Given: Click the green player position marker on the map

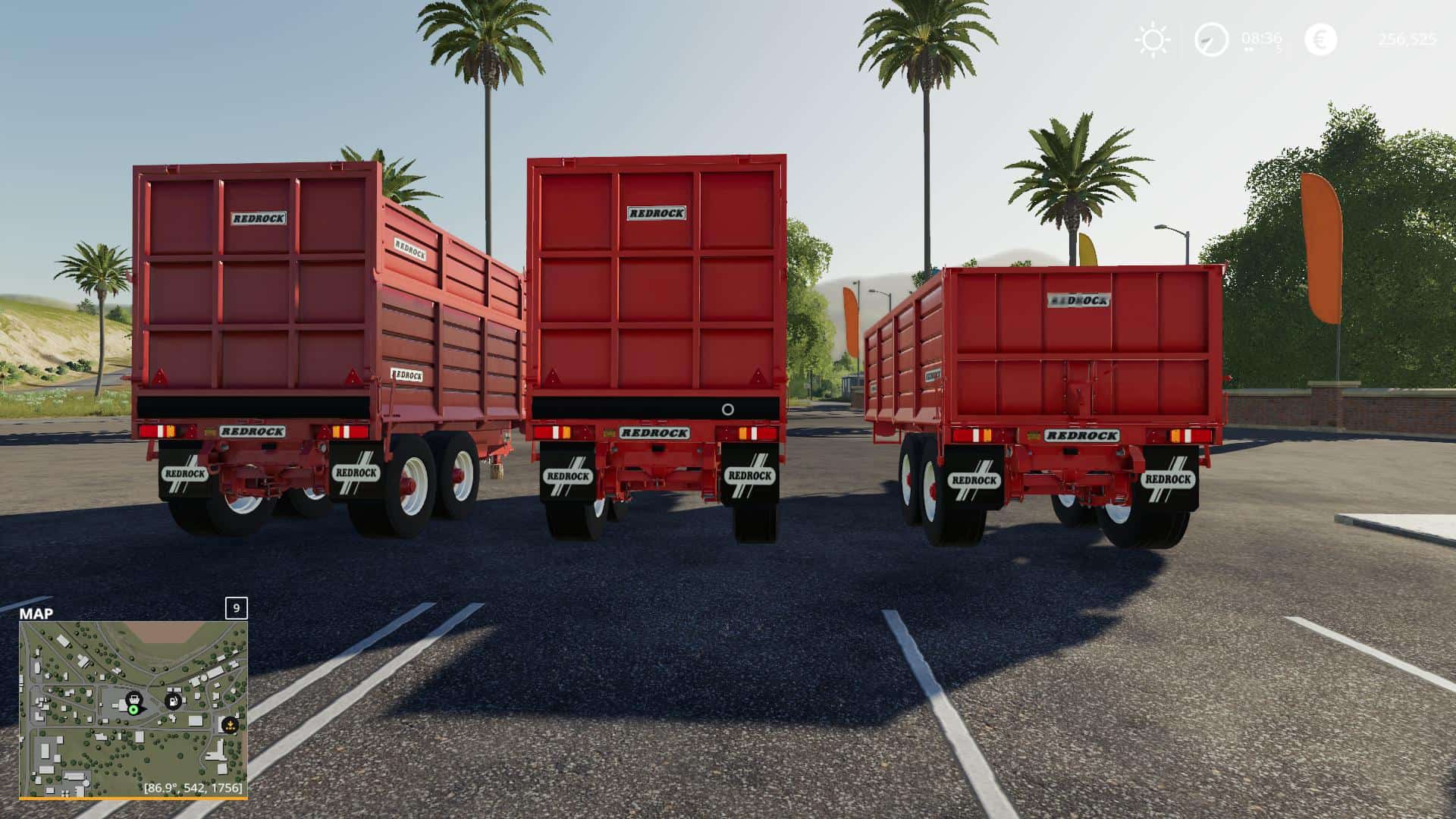Looking at the screenshot, I should point(133,711).
